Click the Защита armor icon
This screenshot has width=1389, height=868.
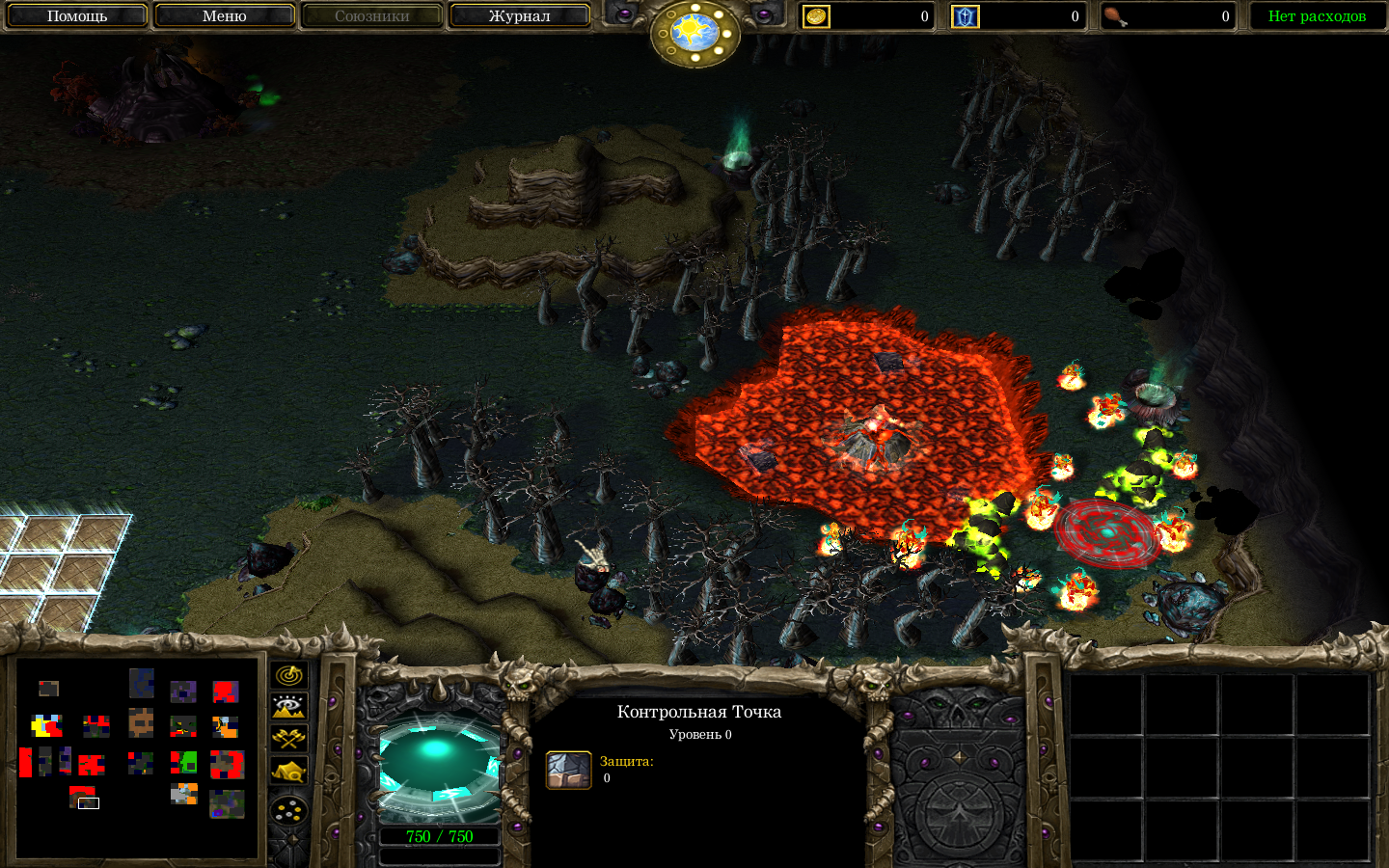(x=569, y=771)
